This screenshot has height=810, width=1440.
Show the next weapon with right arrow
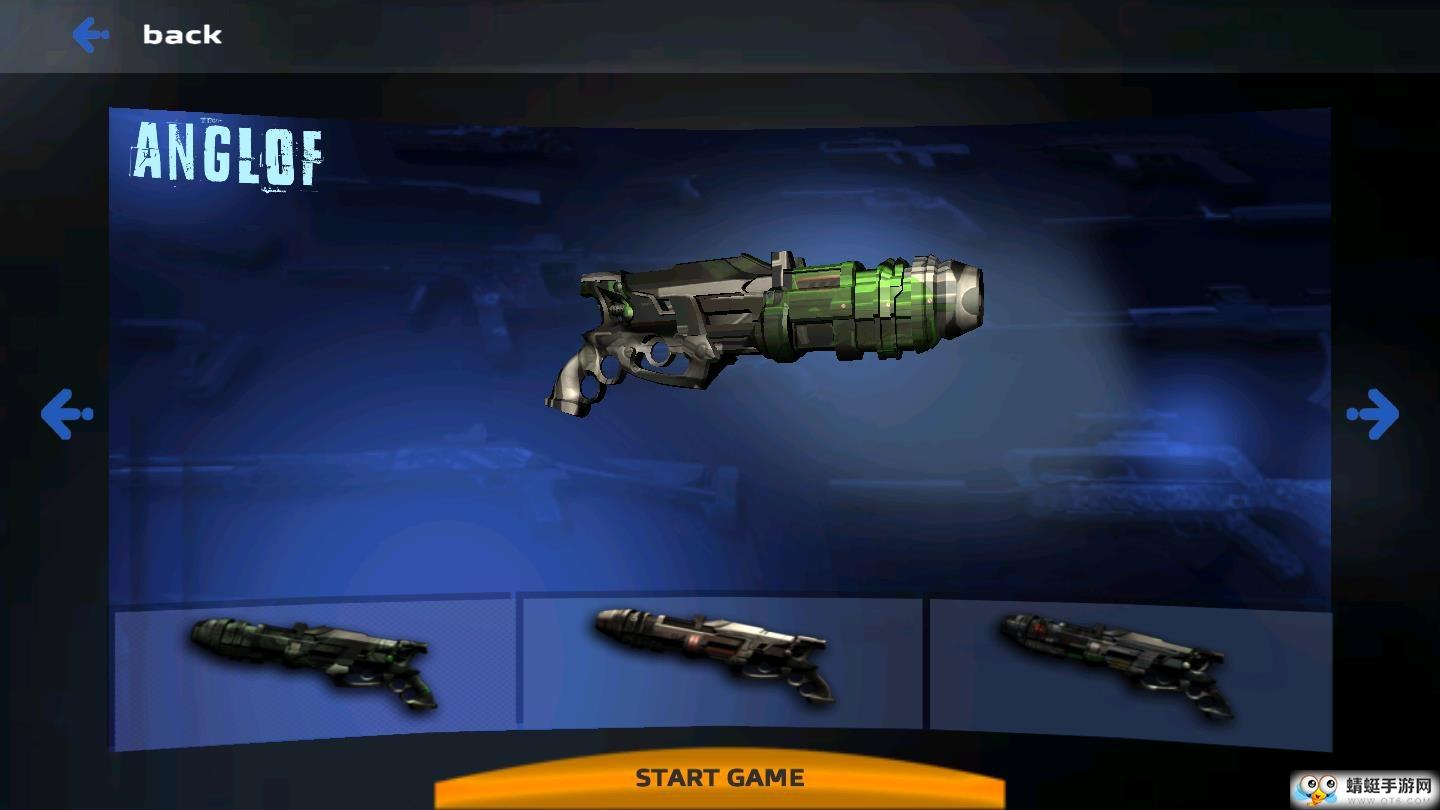coord(1372,413)
